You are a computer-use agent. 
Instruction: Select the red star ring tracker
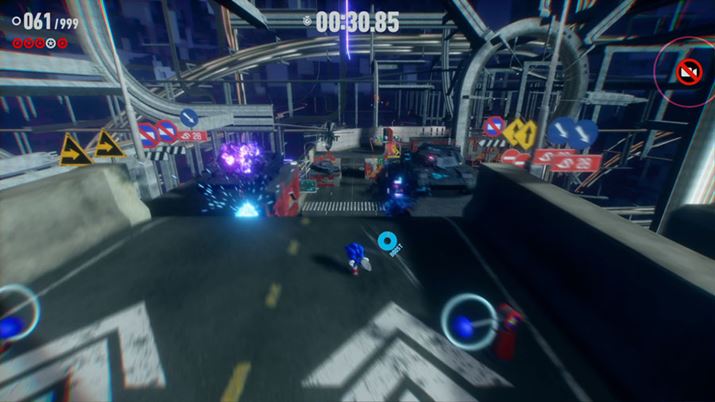(40, 43)
